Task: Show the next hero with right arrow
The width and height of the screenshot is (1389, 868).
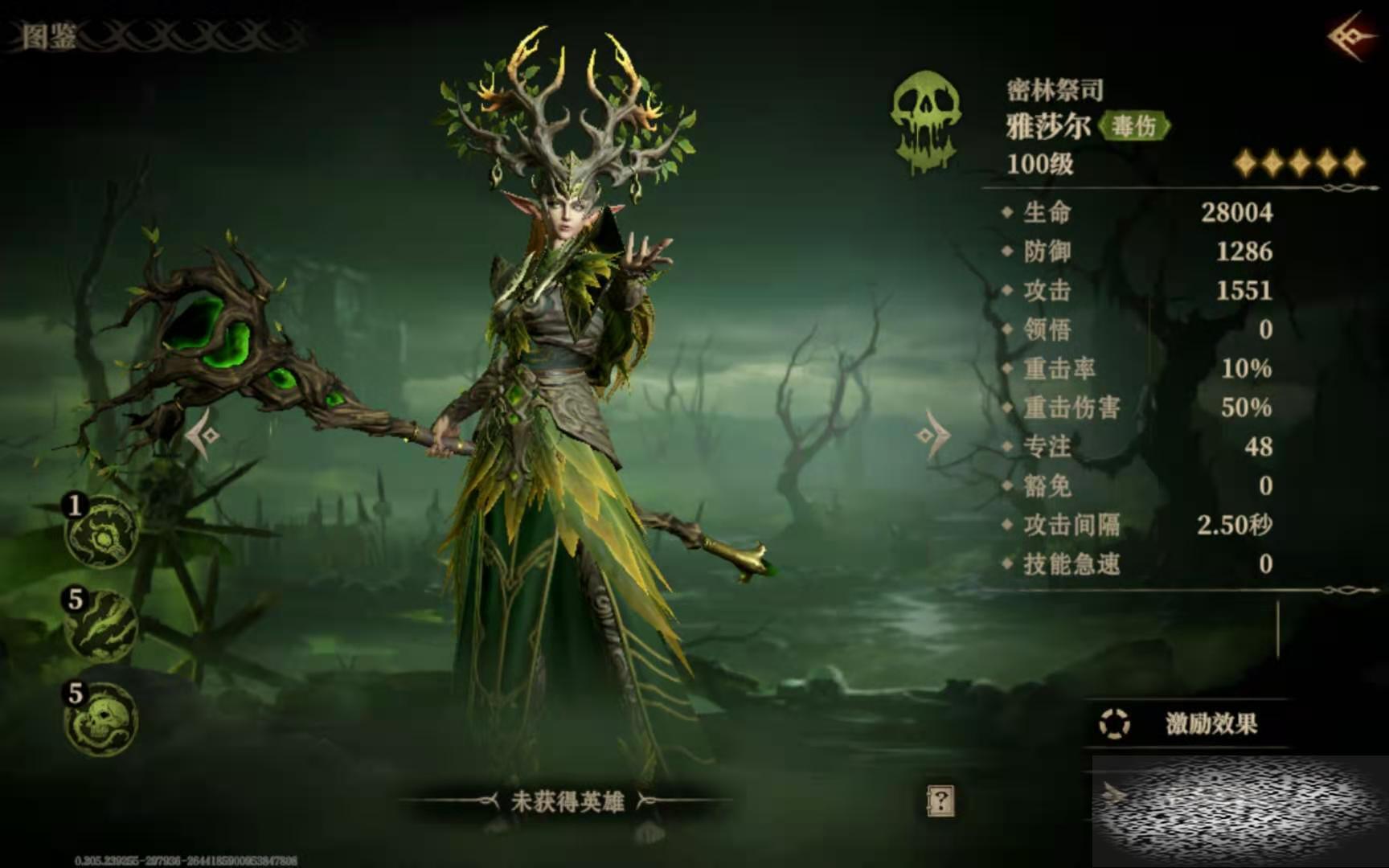Action: click(932, 435)
